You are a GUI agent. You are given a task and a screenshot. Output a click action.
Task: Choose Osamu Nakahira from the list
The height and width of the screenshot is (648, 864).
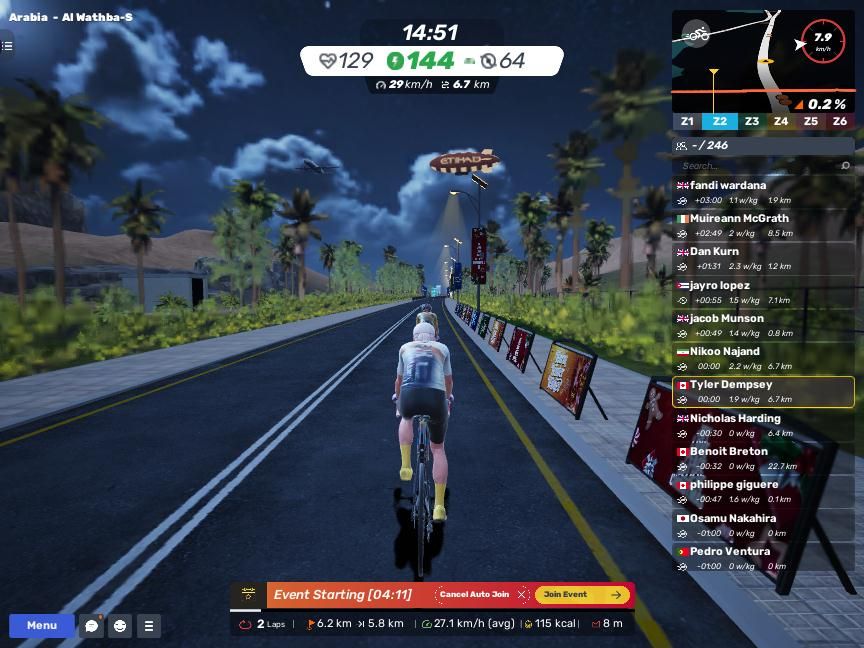point(763,525)
